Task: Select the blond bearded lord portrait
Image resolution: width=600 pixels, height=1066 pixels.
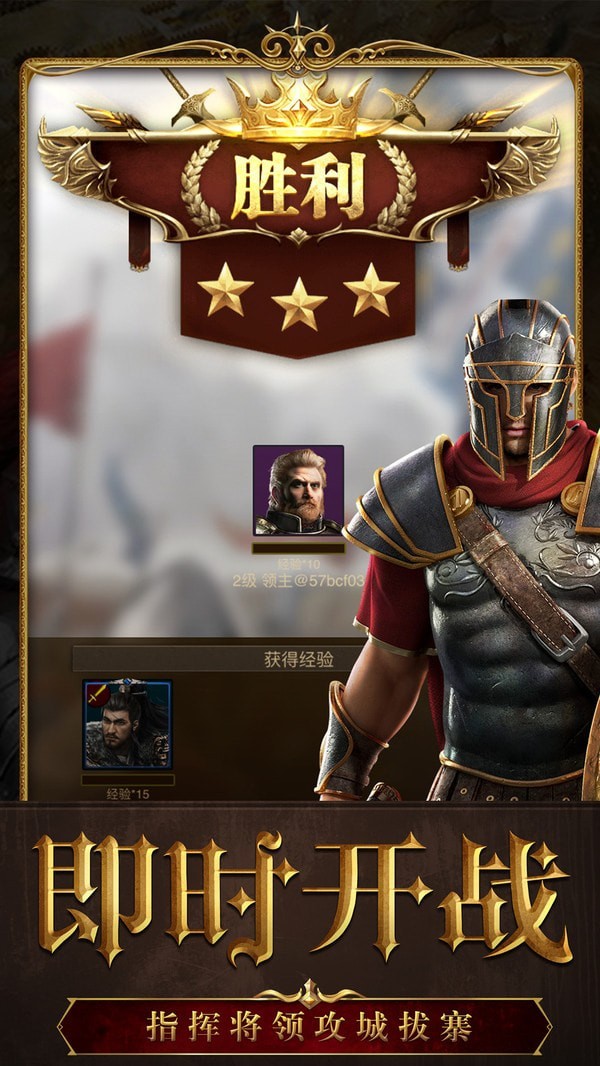Action: point(298,490)
